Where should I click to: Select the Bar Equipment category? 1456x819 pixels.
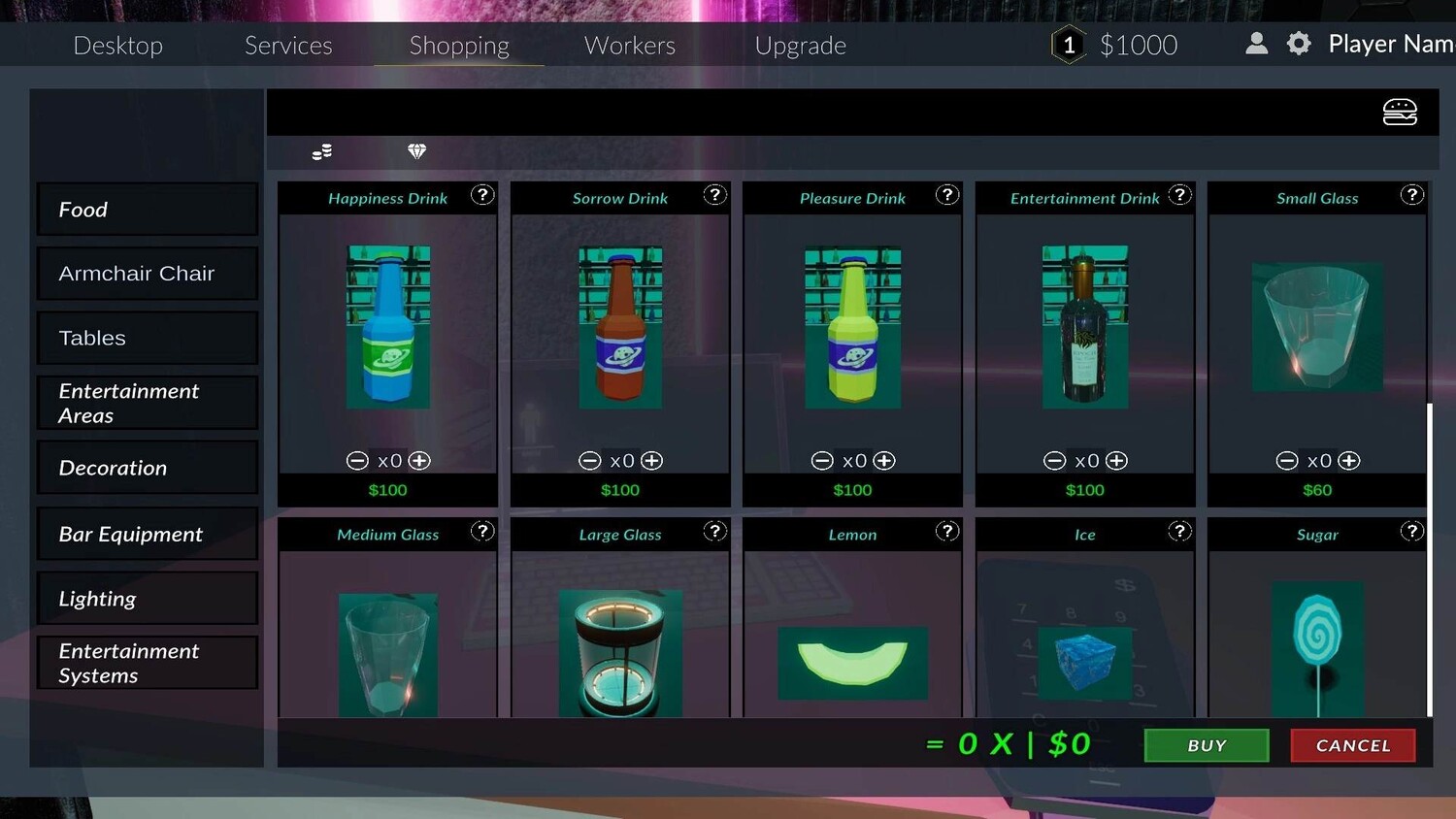147,534
